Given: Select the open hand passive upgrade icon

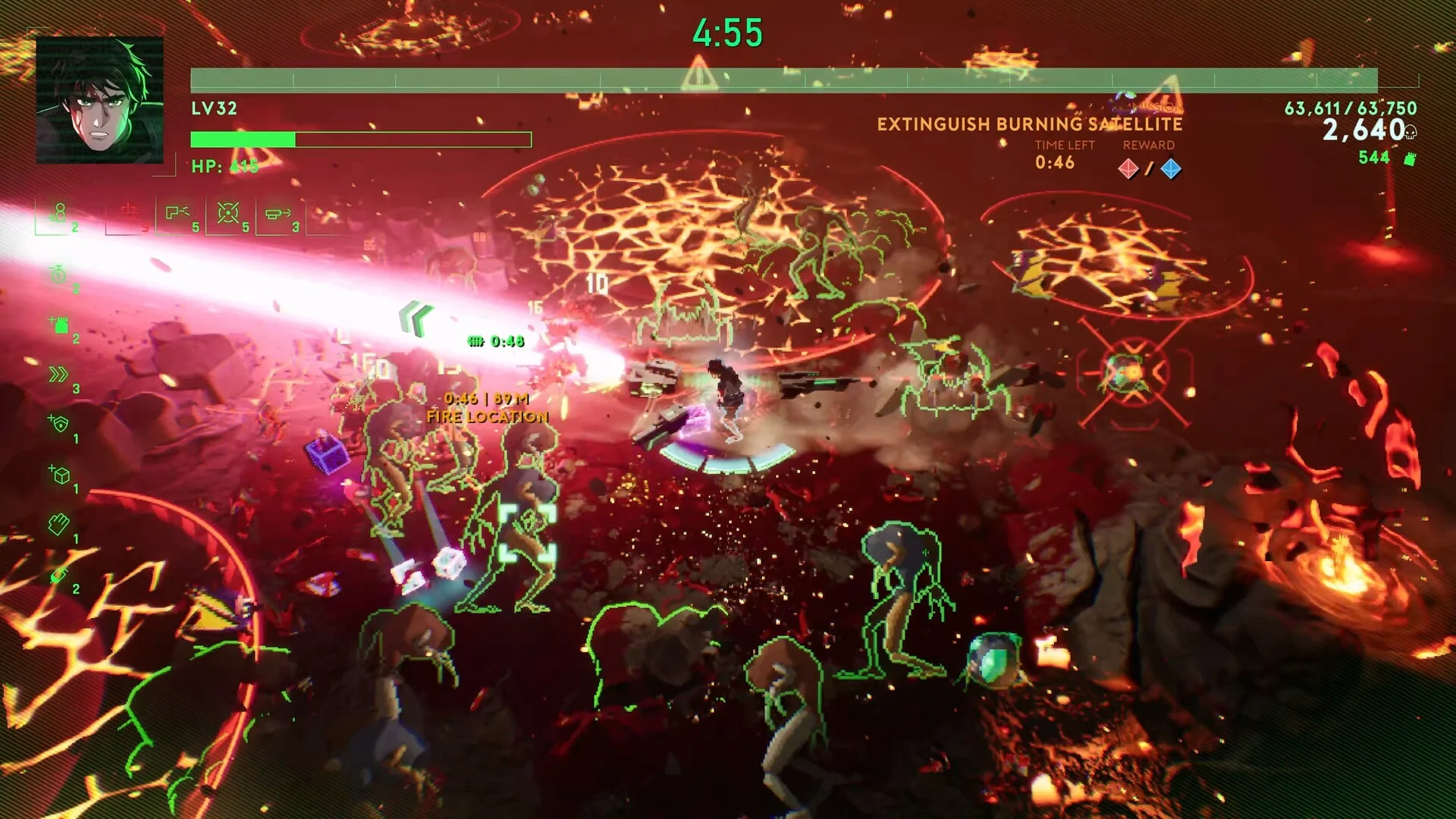Looking at the screenshot, I should pos(59,525).
